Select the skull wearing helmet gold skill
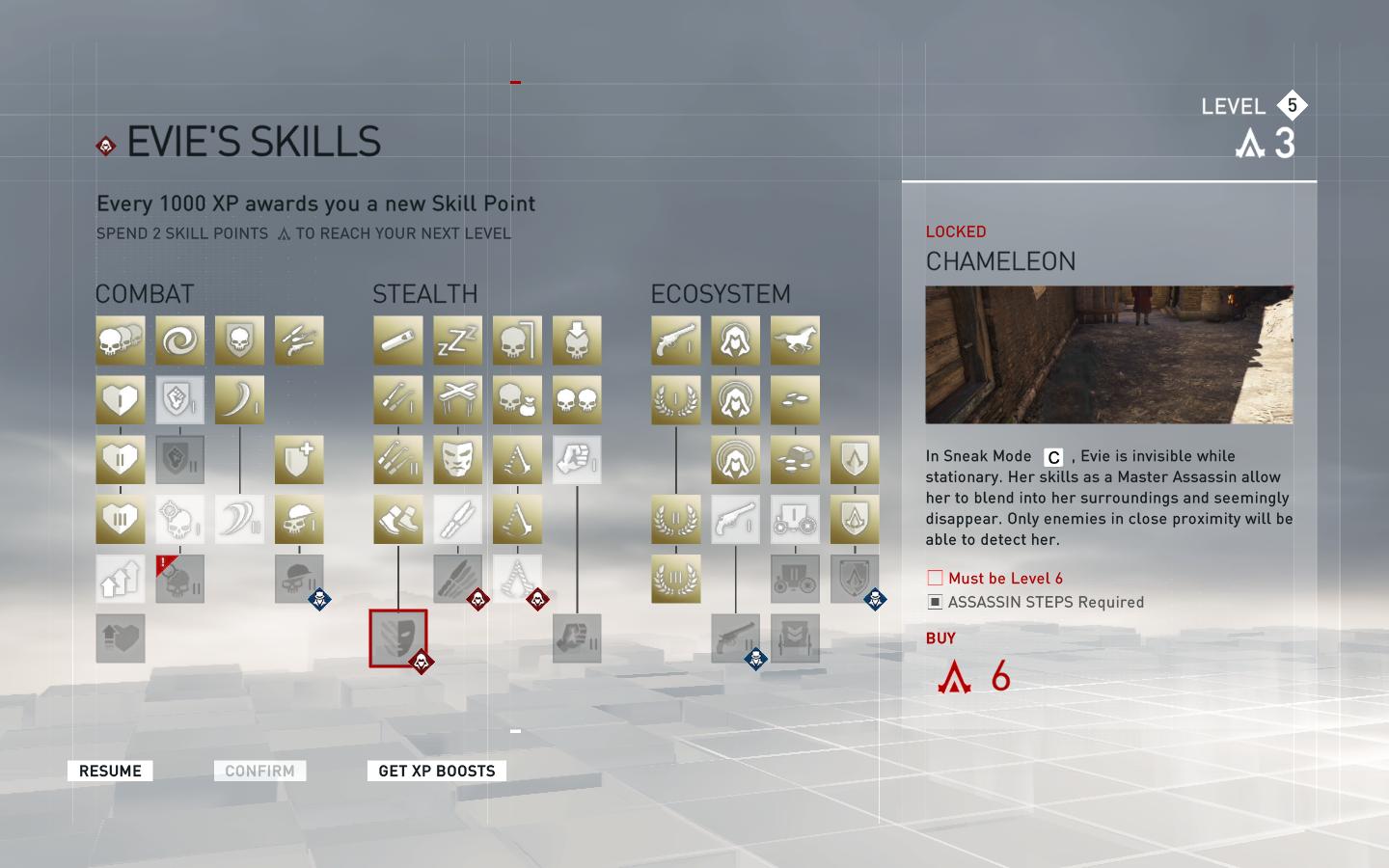The height and width of the screenshot is (868, 1389). (299, 520)
